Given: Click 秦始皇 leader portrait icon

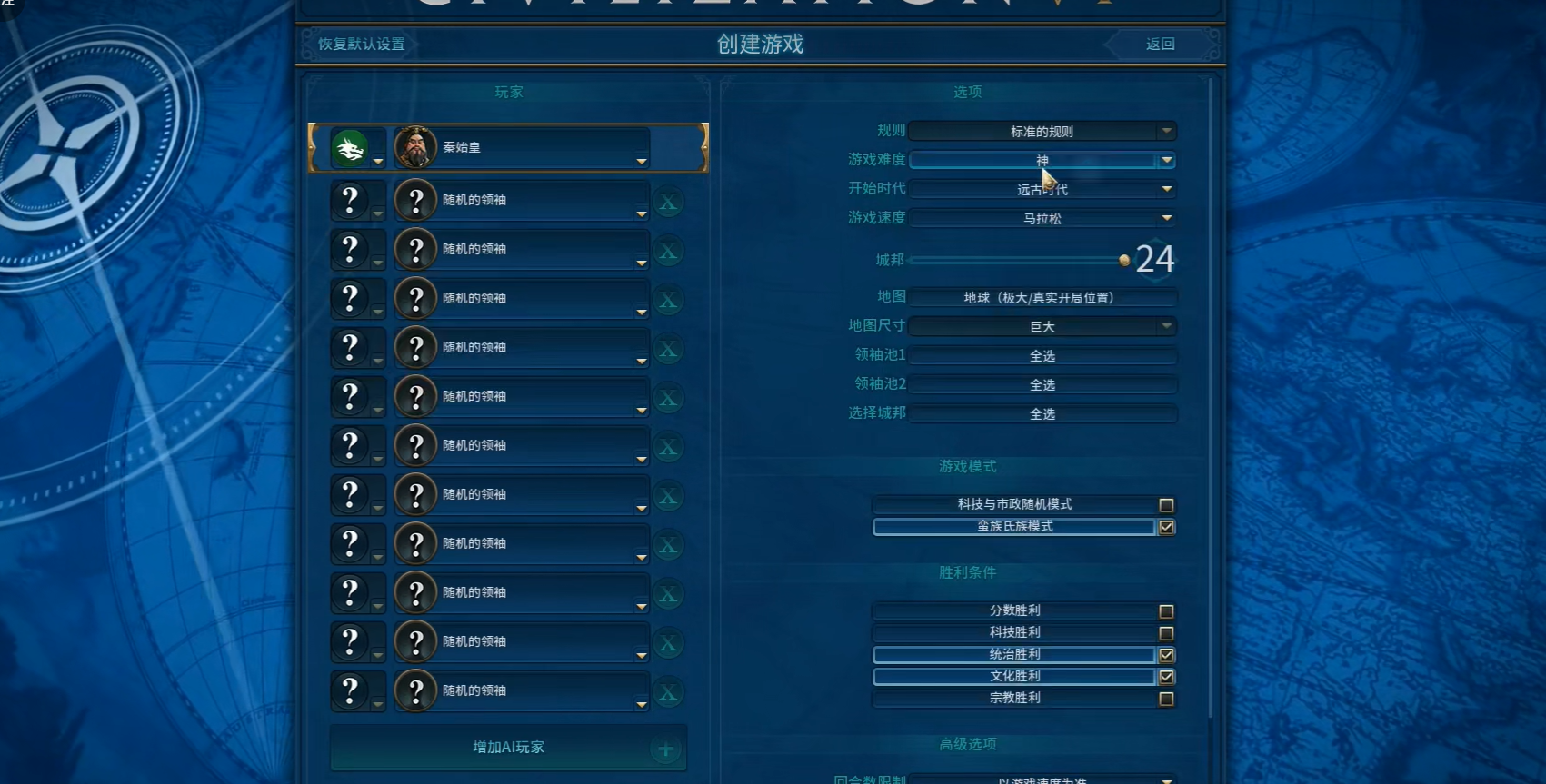Looking at the screenshot, I should coord(416,146).
